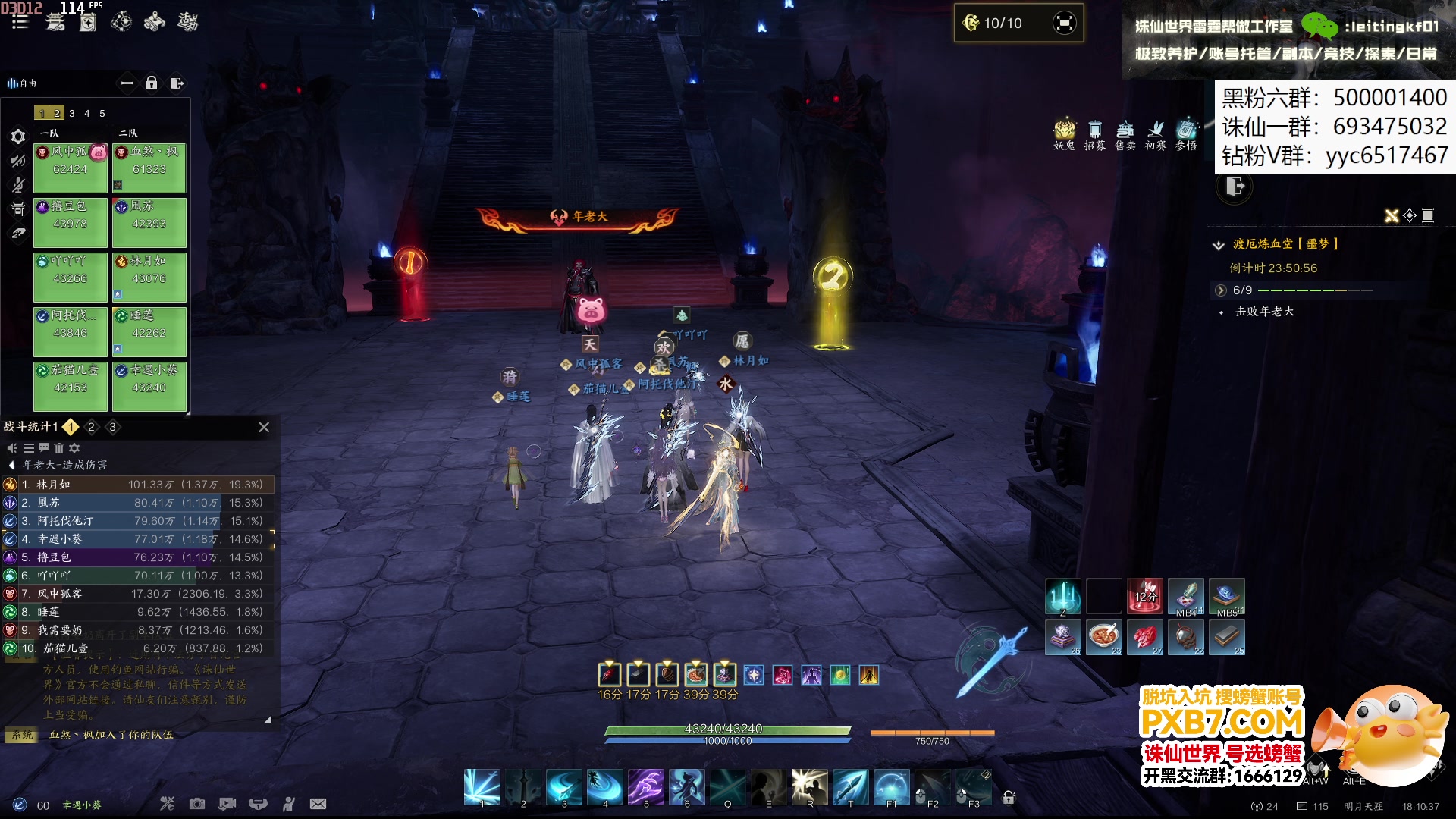Switch to combat stats tab 2
The height and width of the screenshot is (819, 1456).
pos(92,427)
